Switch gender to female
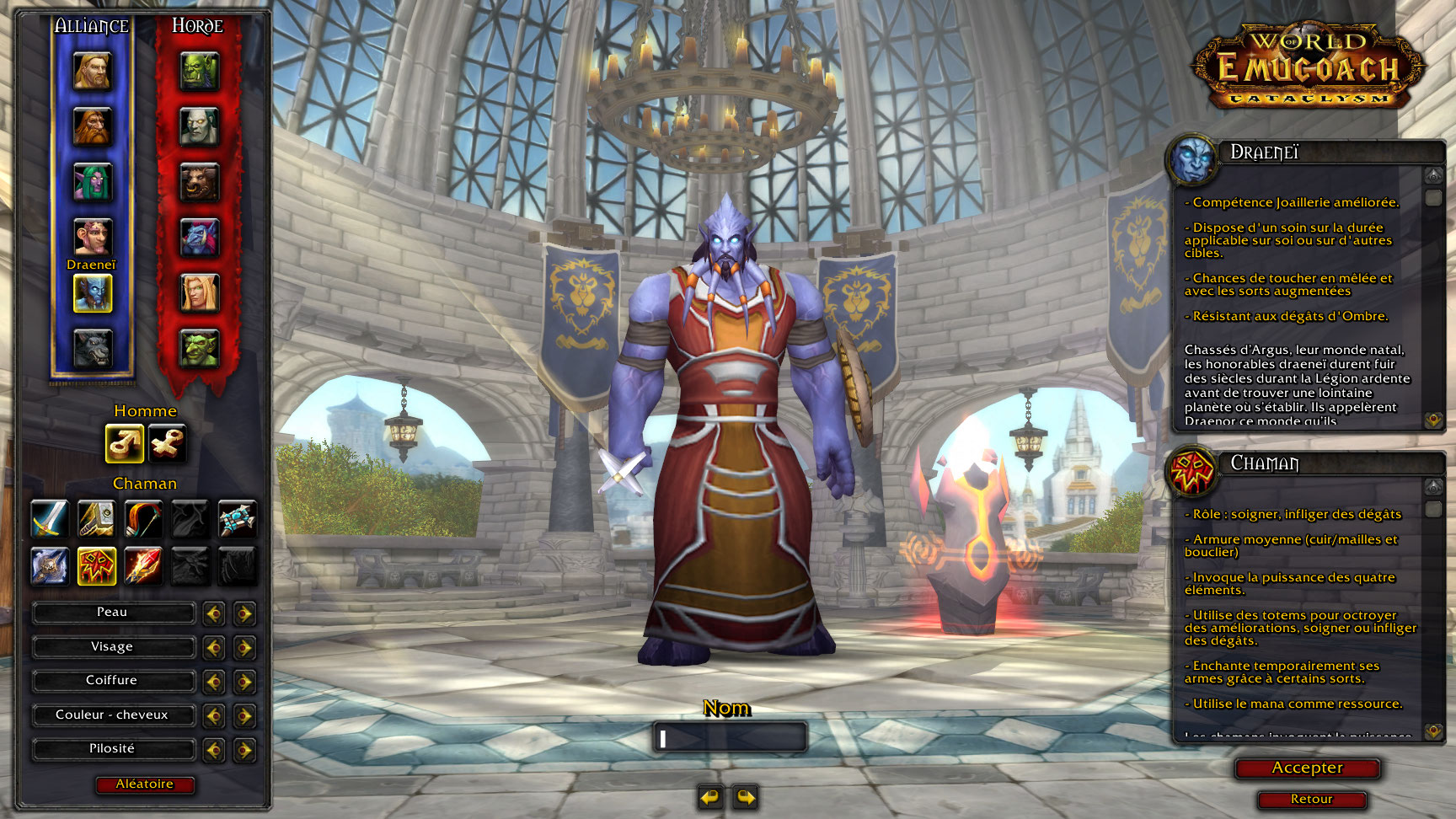This screenshot has width=1456, height=819. pos(167,443)
